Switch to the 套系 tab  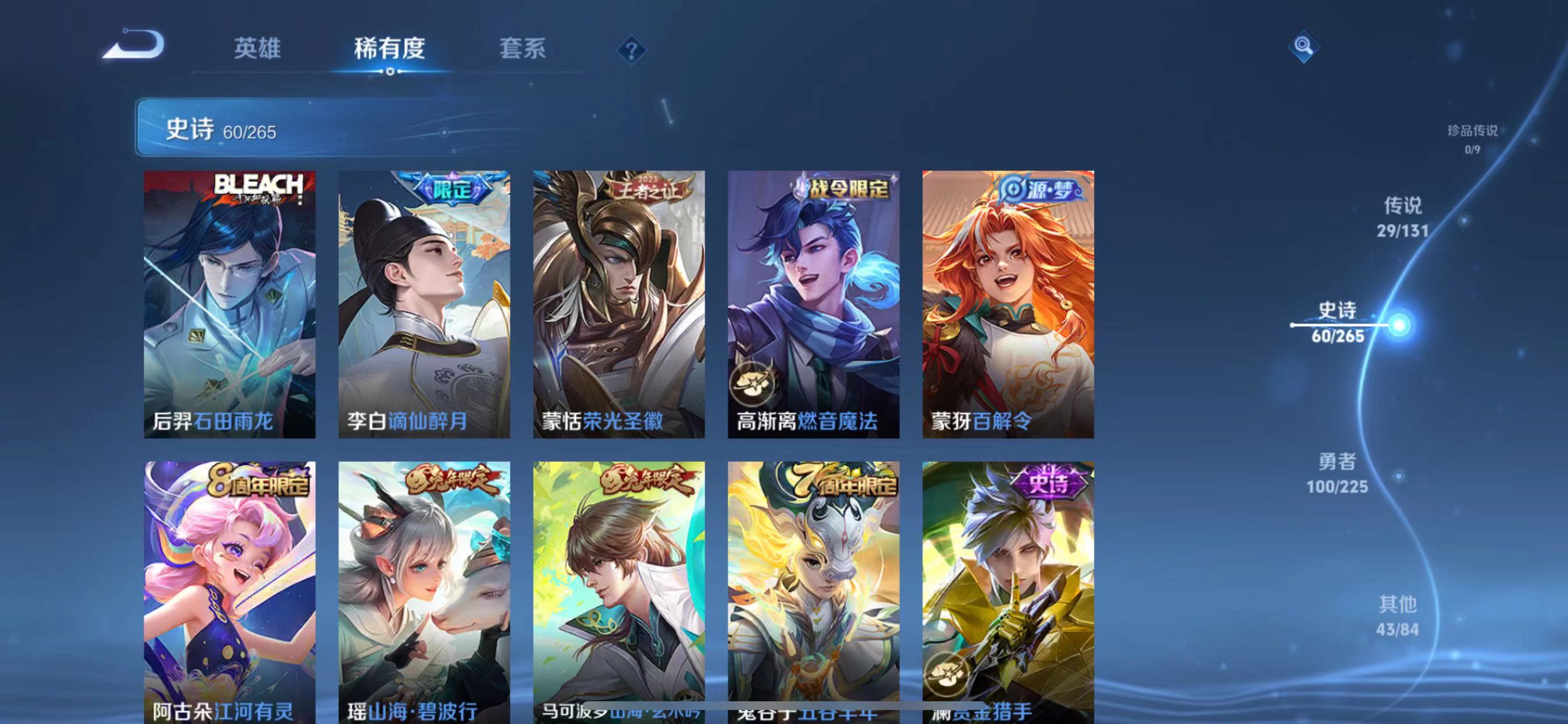click(520, 48)
